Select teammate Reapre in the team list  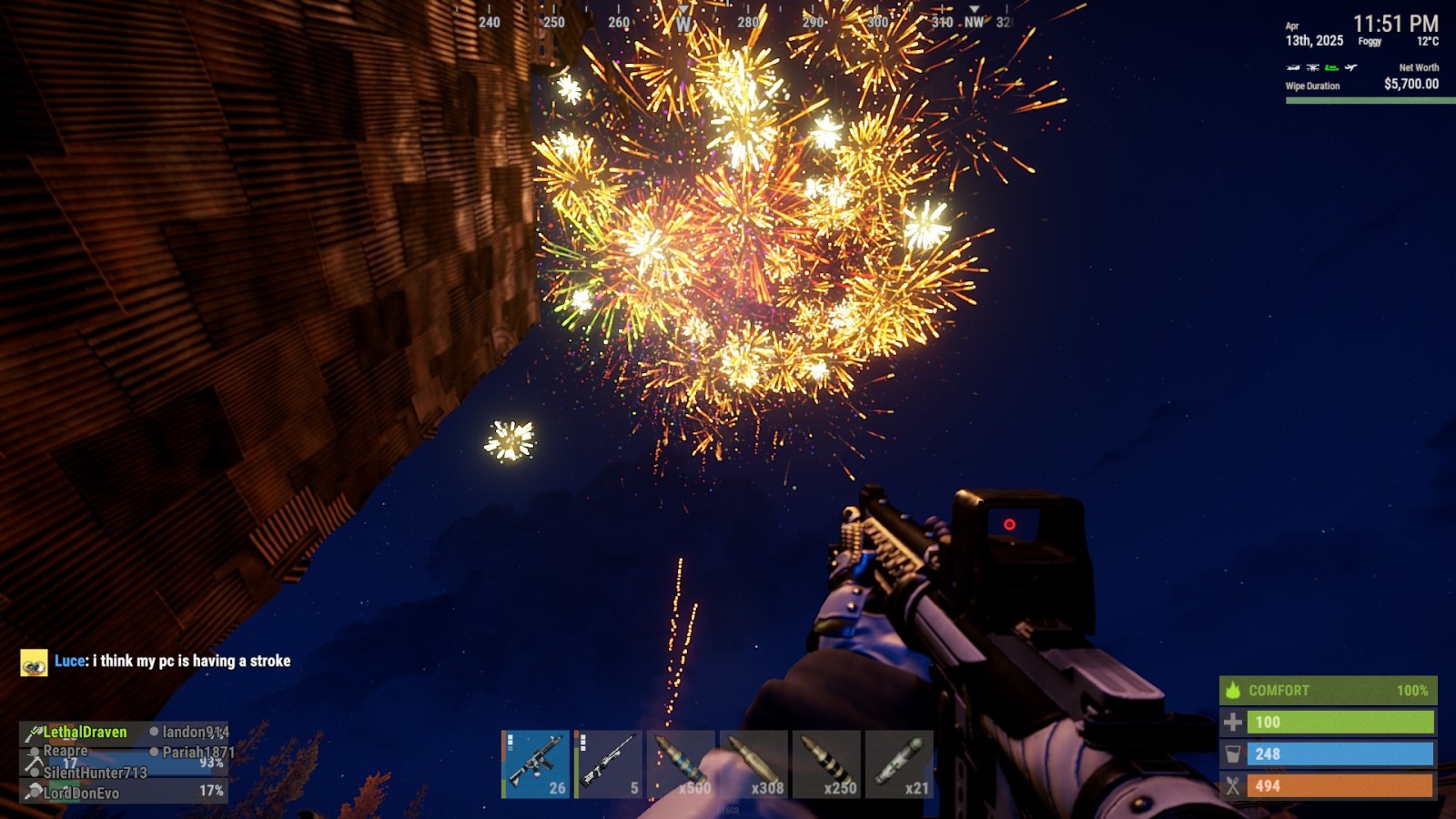click(x=66, y=751)
